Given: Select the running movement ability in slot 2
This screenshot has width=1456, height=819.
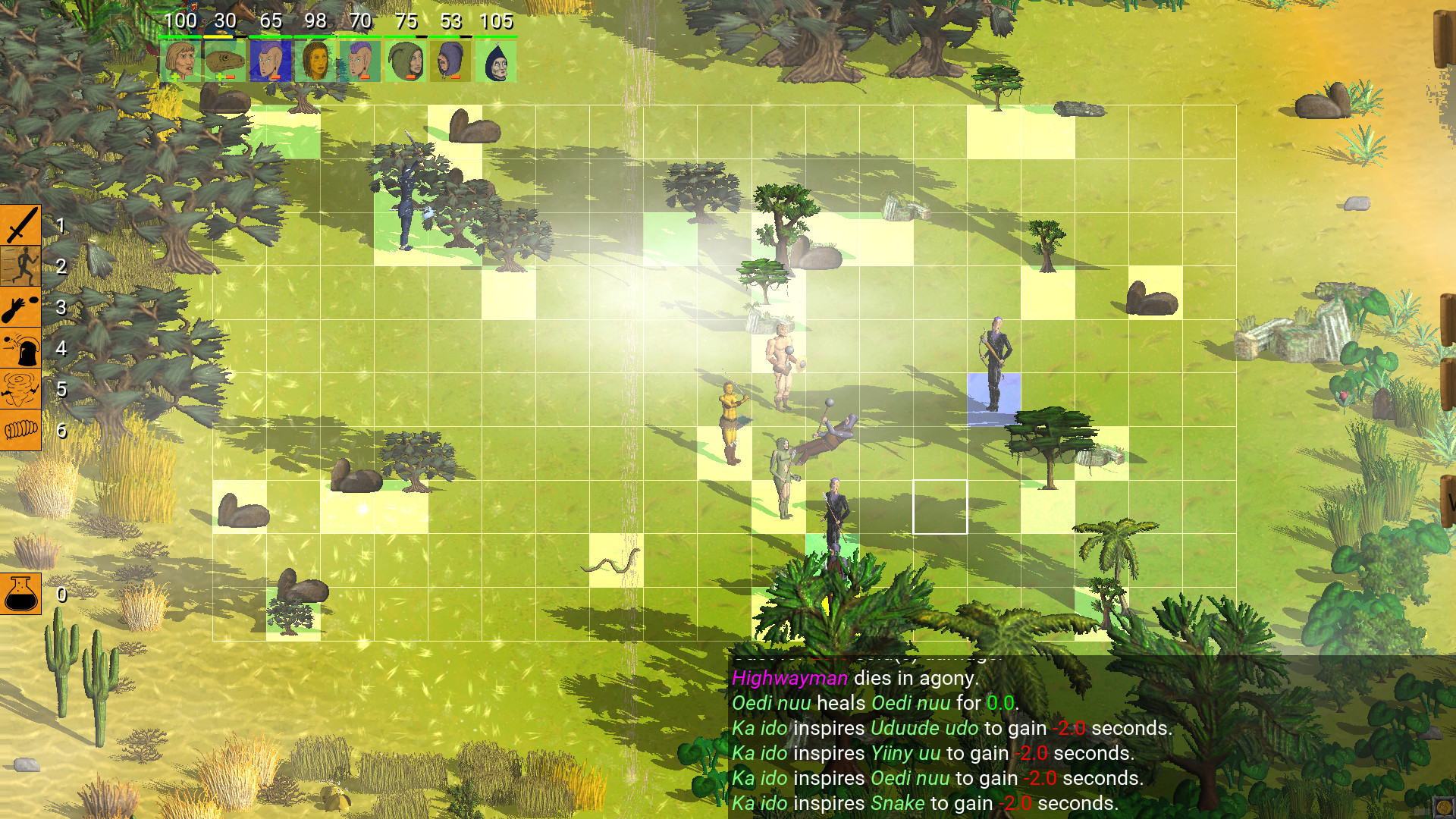Looking at the screenshot, I should click(20, 267).
